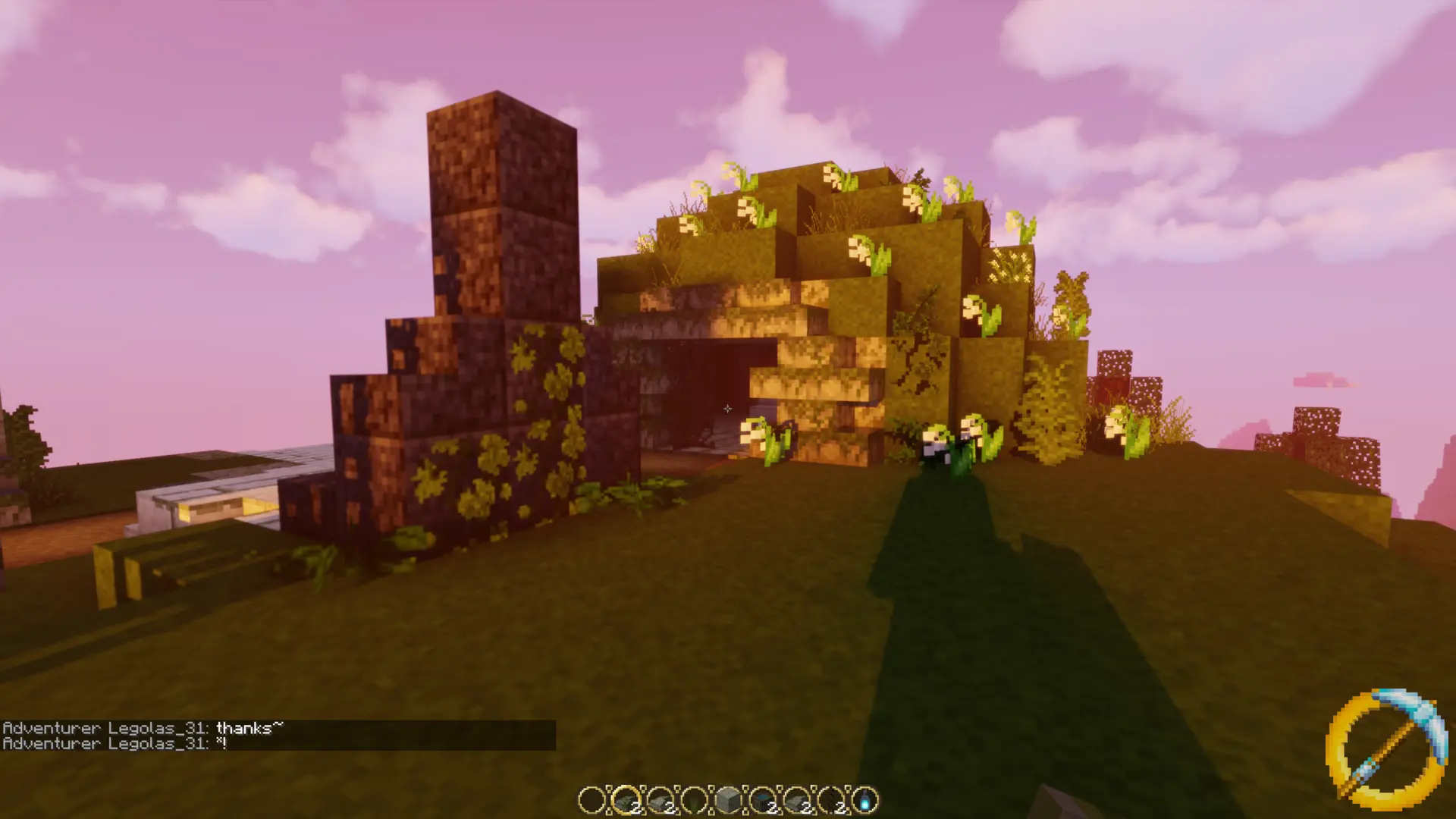Select the stacked item in hotbar slot eight
This screenshot has width=1456, height=819.
[x=830, y=799]
